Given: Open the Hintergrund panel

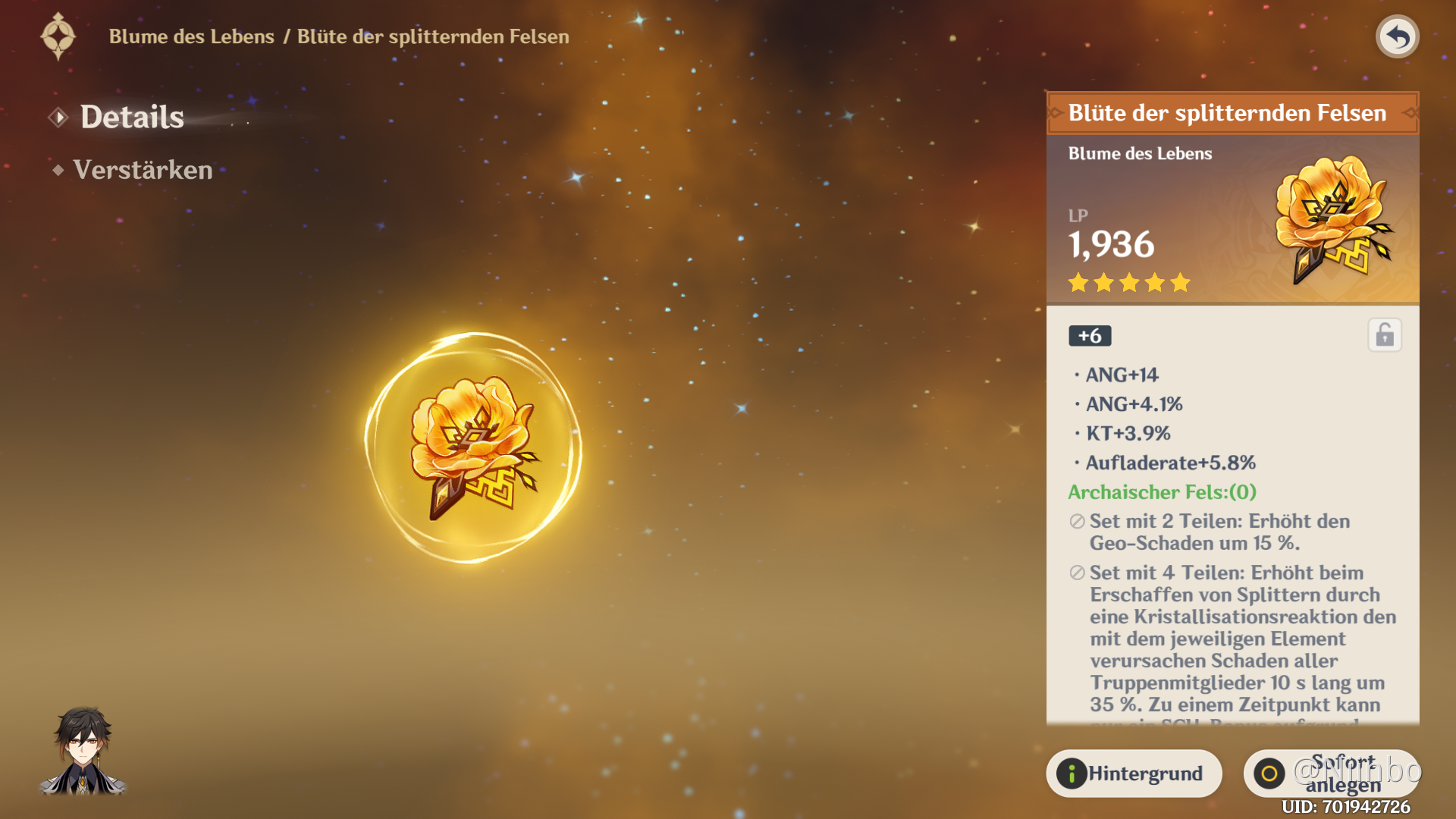Looking at the screenshot, I should click(1134, 773).
